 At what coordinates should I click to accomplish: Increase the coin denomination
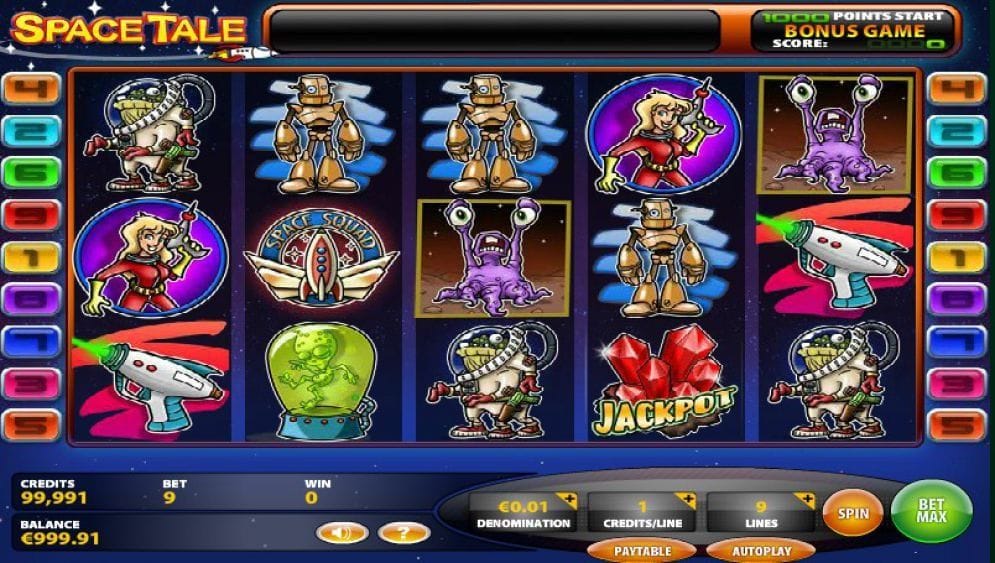[569, 499]
